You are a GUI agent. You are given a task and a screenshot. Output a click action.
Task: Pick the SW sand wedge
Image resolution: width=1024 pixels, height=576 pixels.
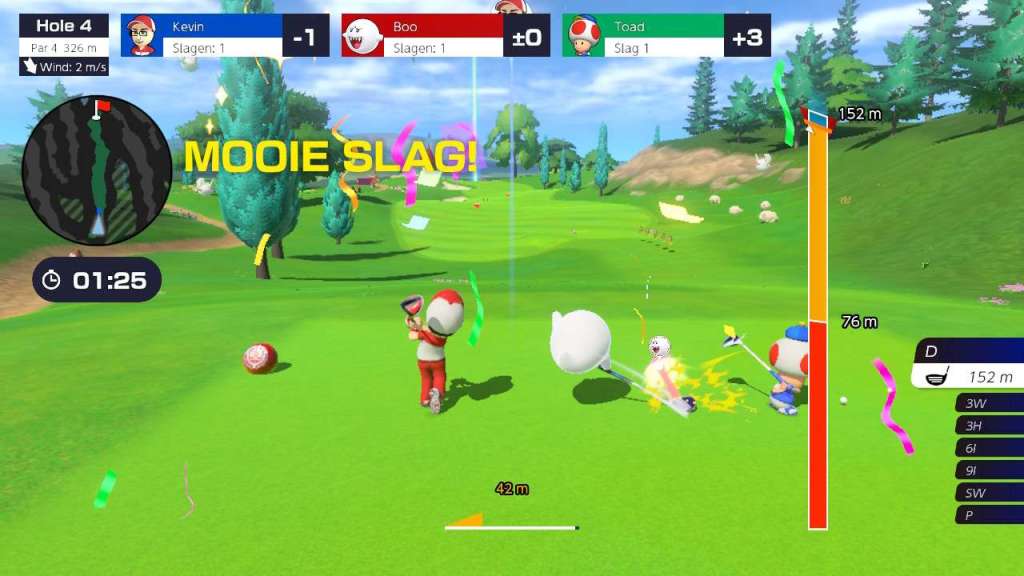[x=988, y=492]
